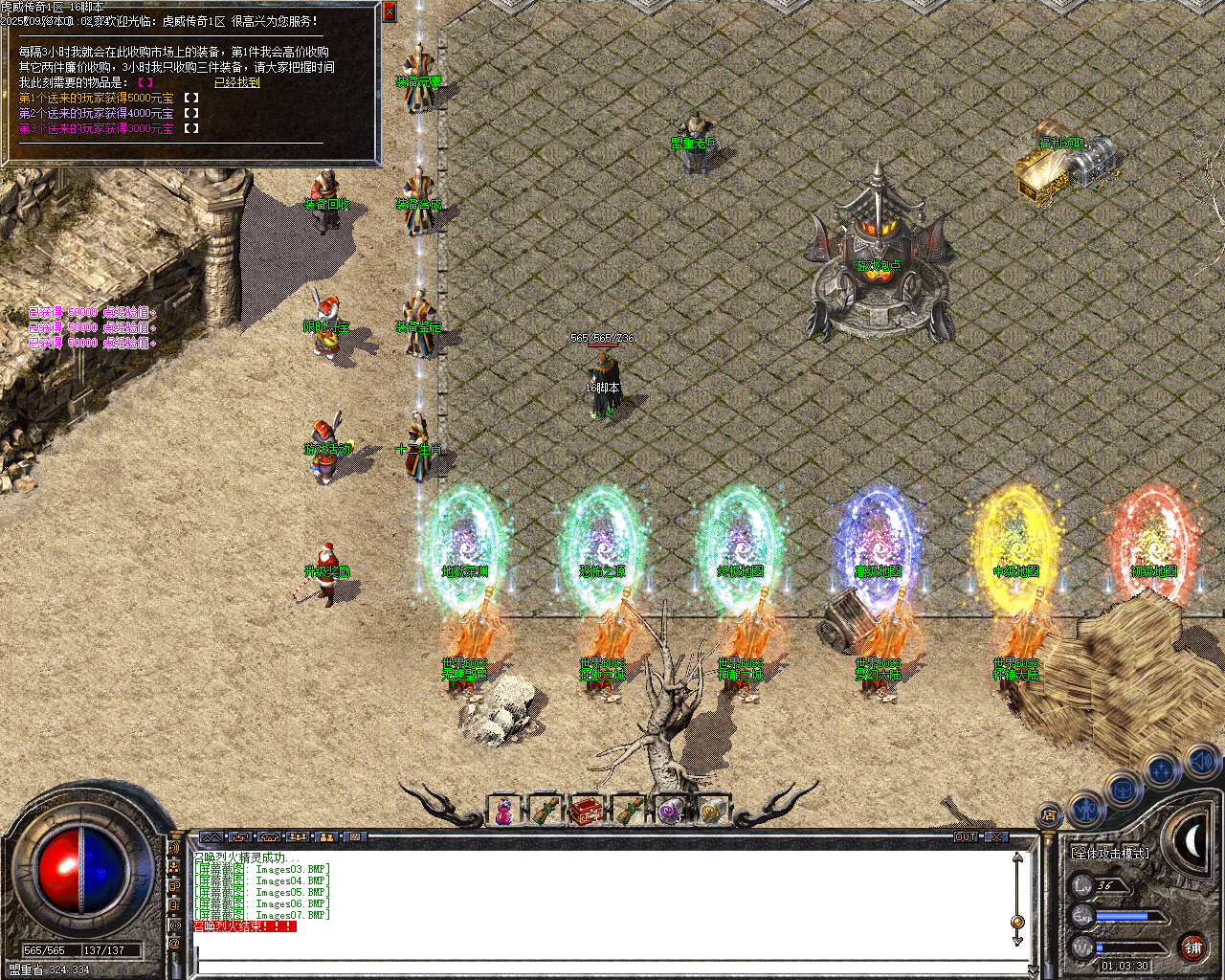The image size is (1225, 980).
Task: Toggle the 全体攻击模式 attack mode label
Action: (x=1109, y=853)
